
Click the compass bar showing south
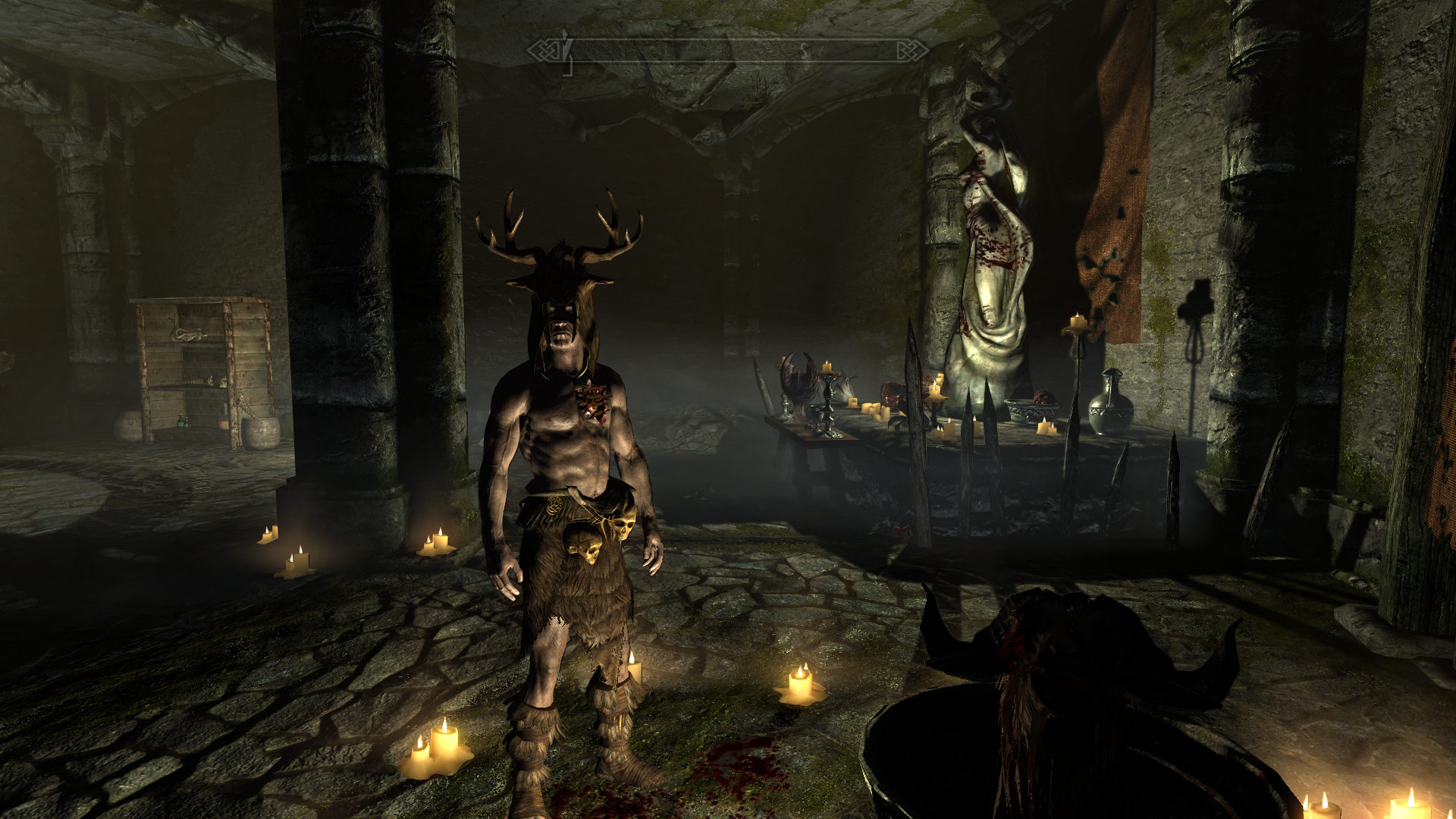(x=728, y=51)
